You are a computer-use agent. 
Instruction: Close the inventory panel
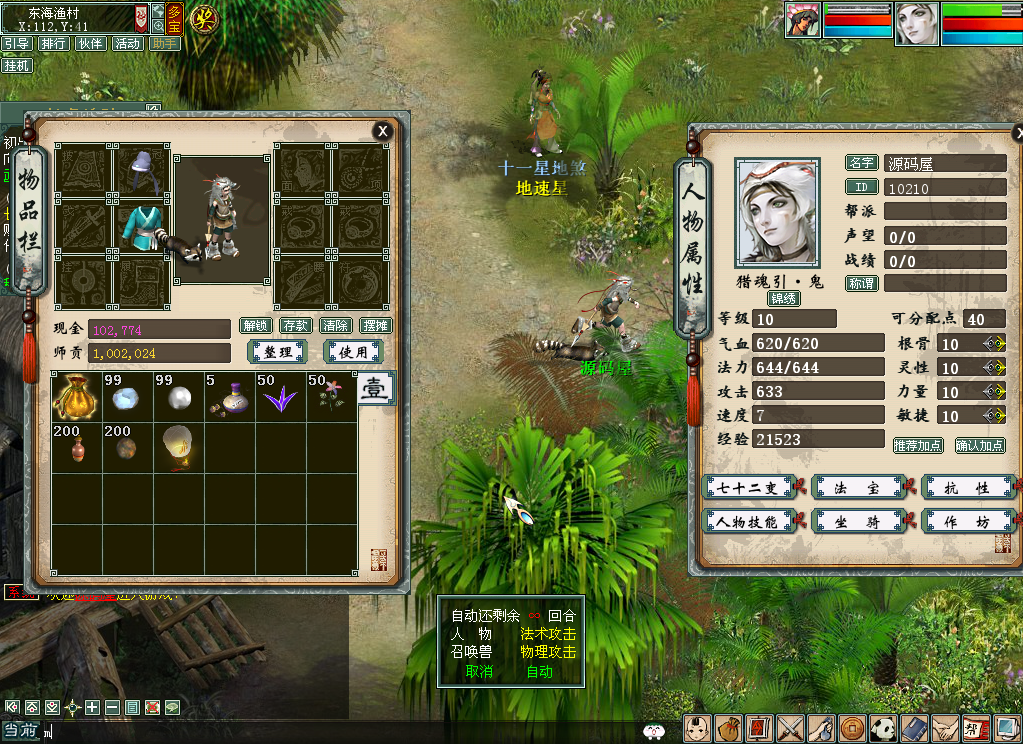point(382,131)
